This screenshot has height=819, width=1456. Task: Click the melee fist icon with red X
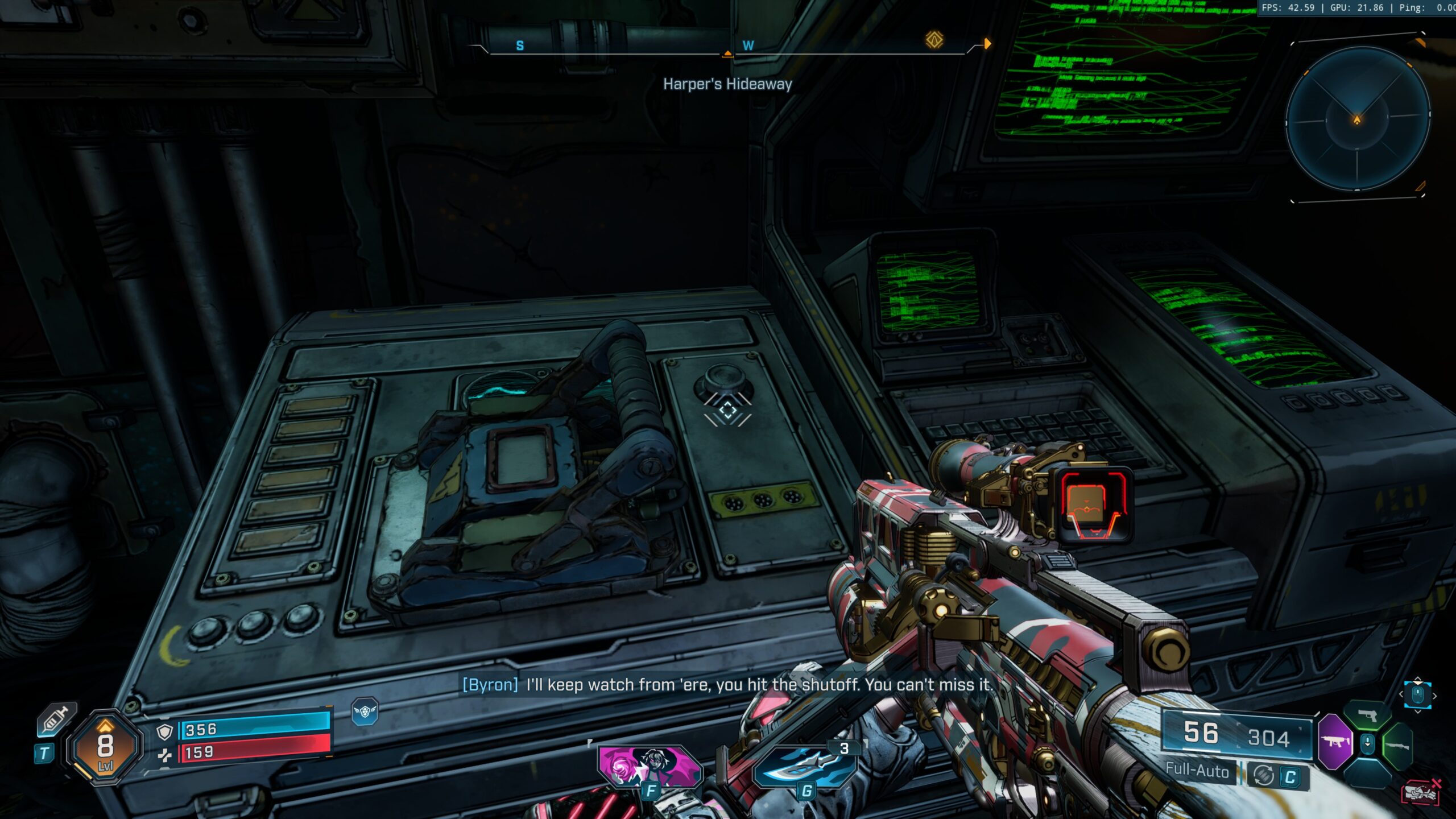click(x=1420, y=792)
